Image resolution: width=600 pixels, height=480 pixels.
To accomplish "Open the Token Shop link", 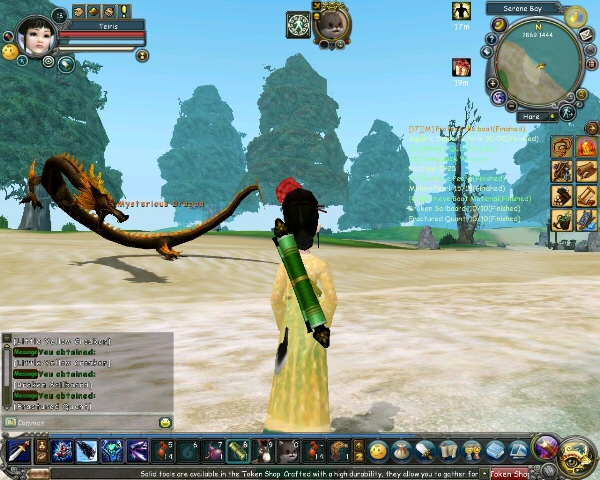I will [508, 474].
